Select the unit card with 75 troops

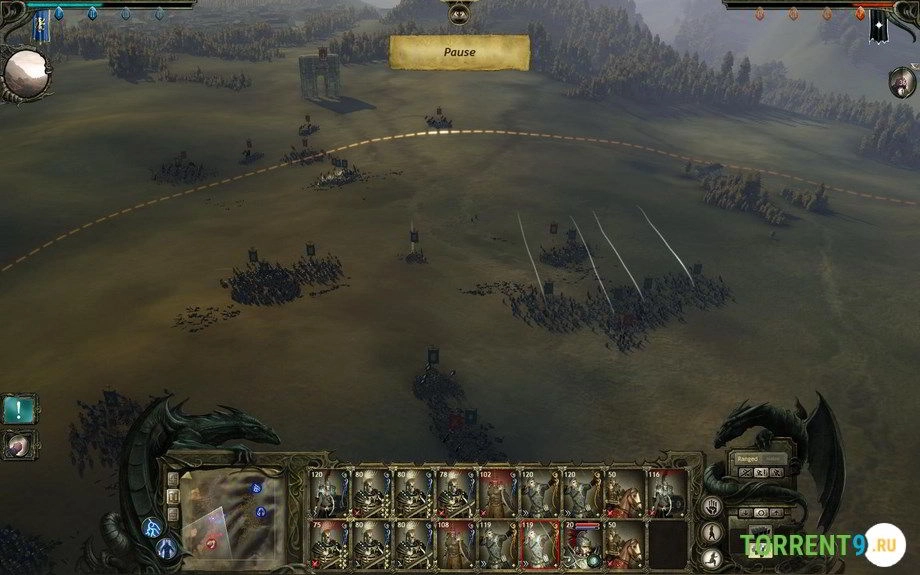[329, 544]
